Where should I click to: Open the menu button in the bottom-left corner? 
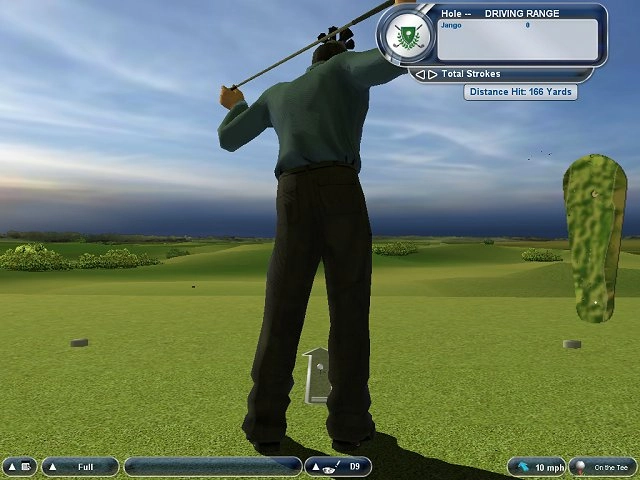pos(19,467)
